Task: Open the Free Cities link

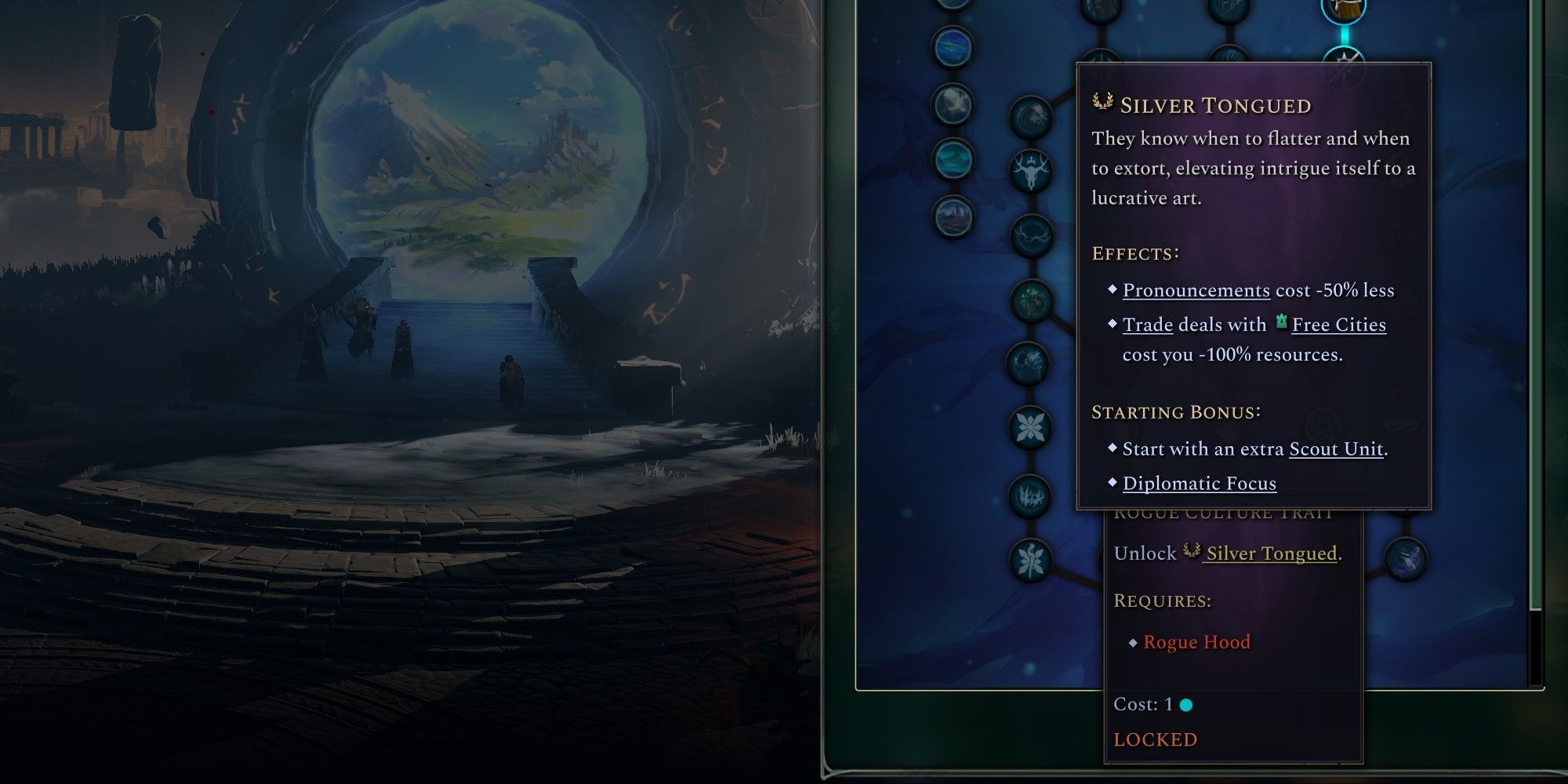Action: coord(1338,325)
